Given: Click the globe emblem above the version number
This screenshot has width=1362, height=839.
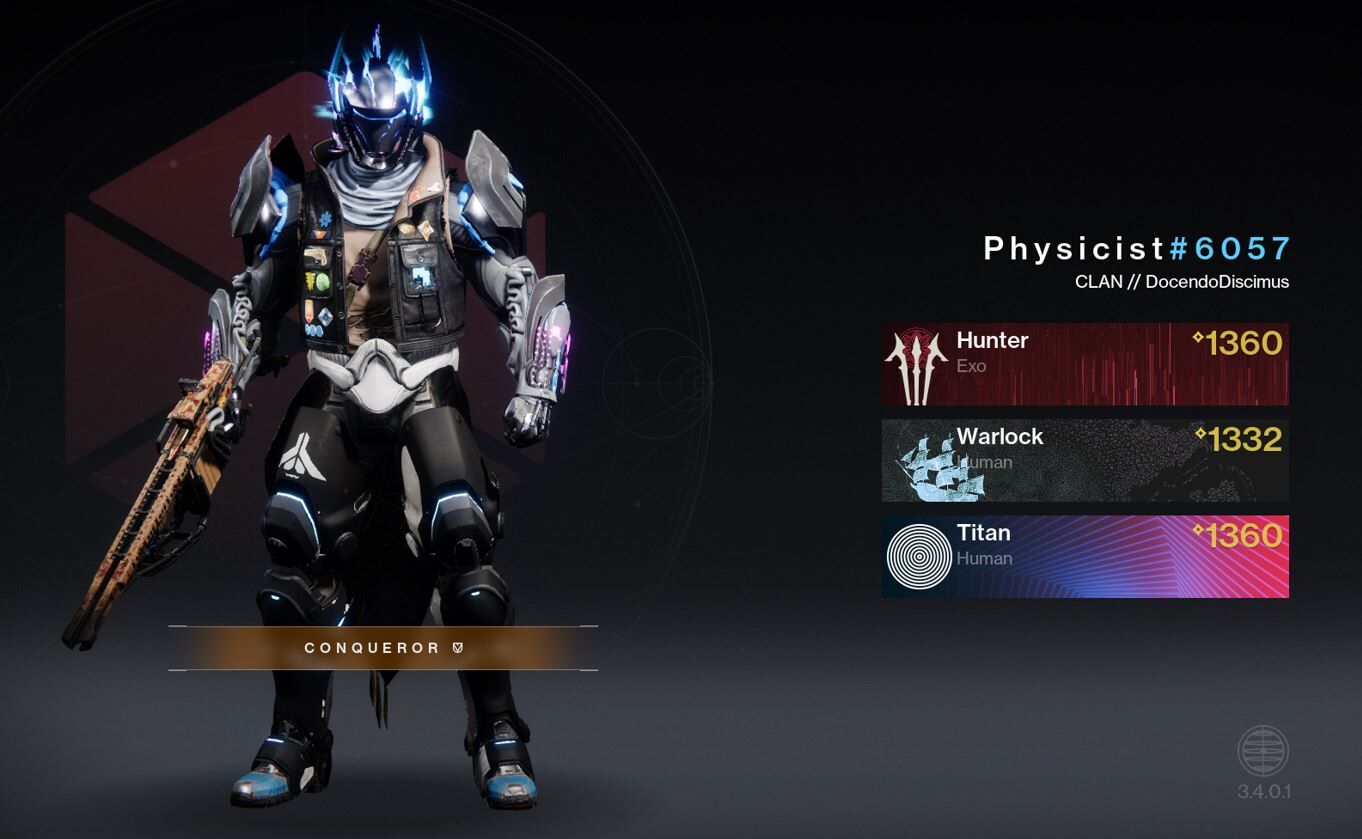Looking at the screenshot, I should pyautogui.click(x=1263, y=751).
